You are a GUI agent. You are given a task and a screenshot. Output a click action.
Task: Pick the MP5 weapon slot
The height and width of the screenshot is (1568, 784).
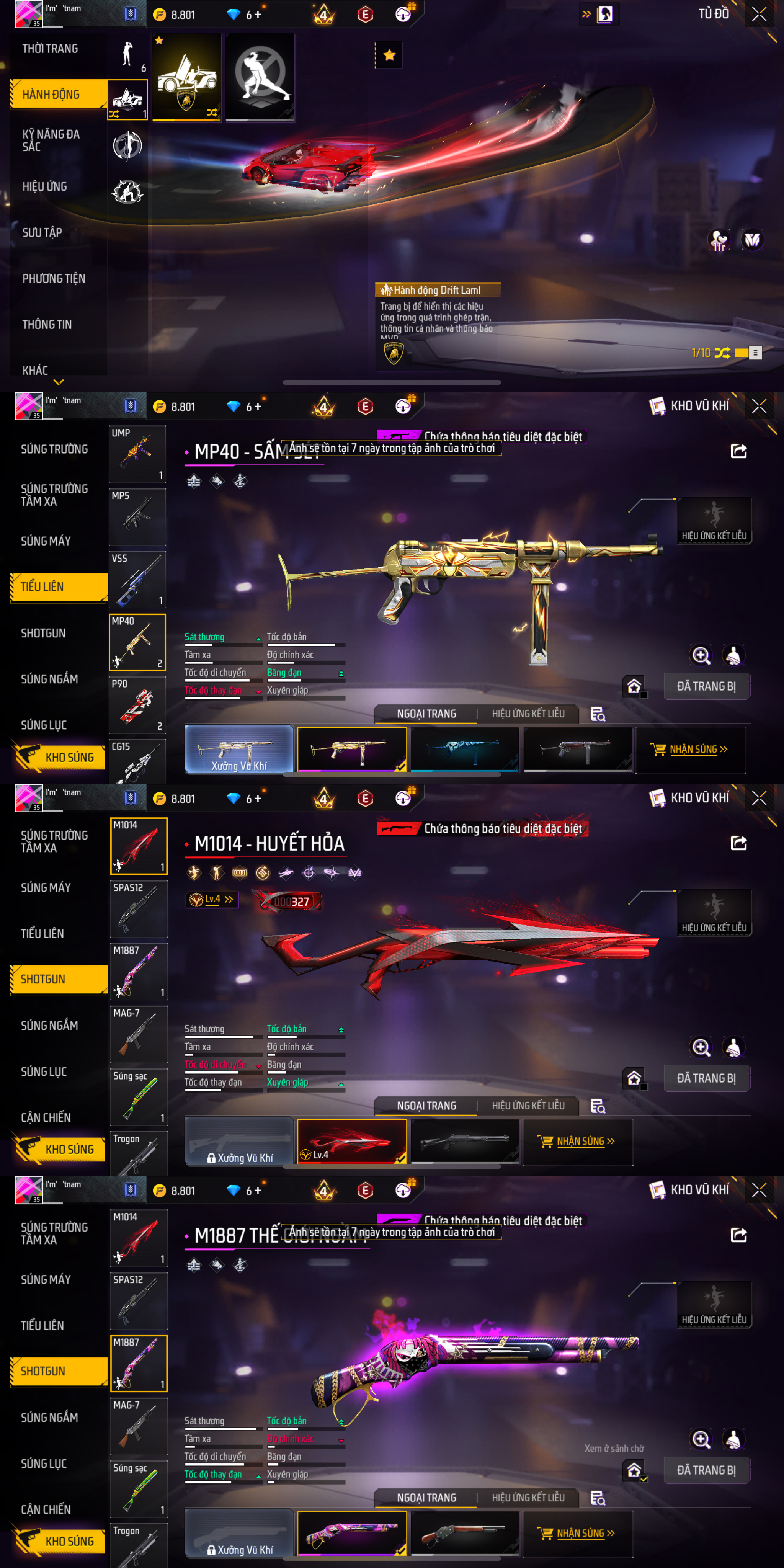click(137, 517)
